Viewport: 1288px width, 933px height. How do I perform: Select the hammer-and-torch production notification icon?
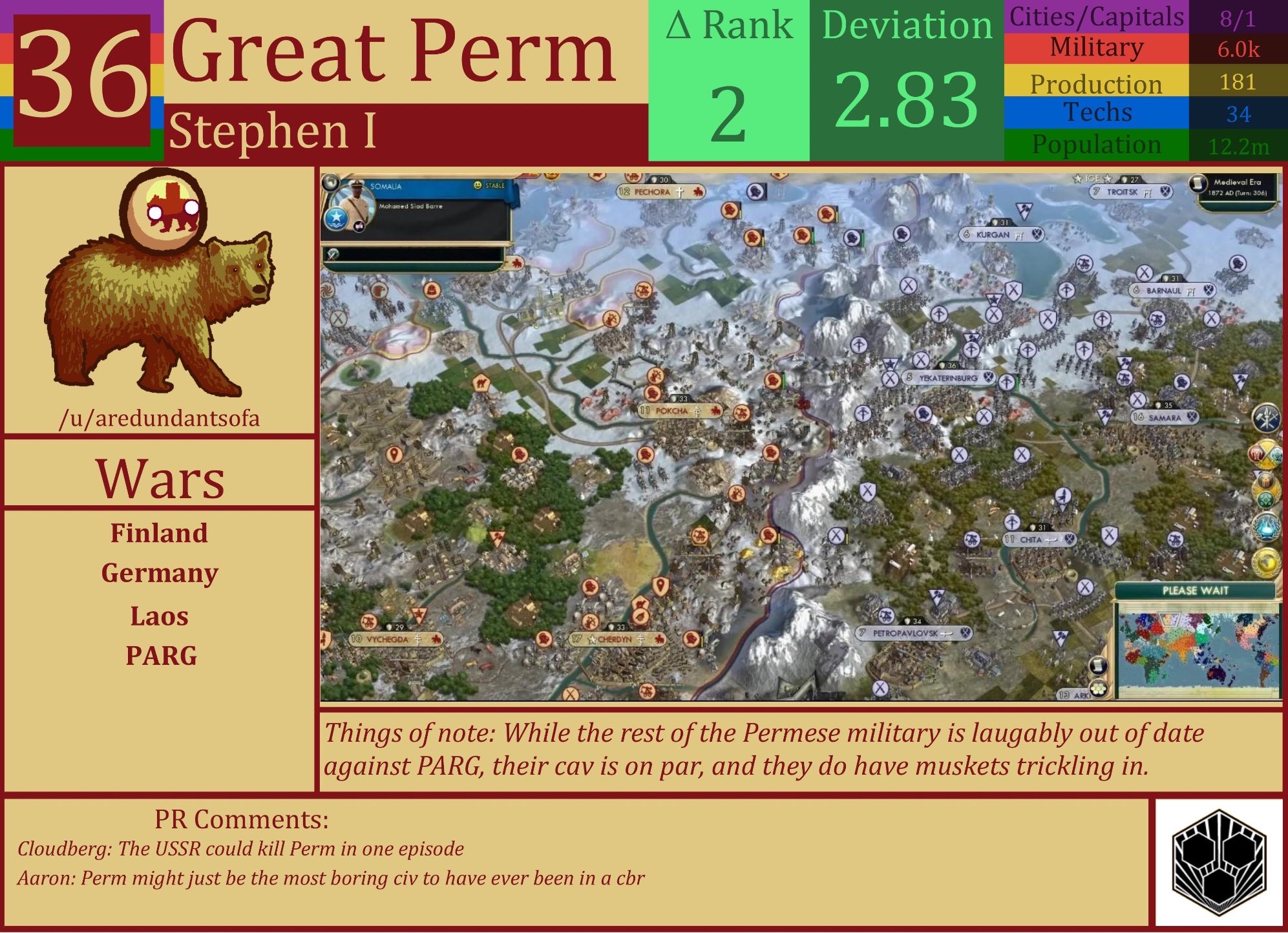click(x=1267, y=419)
